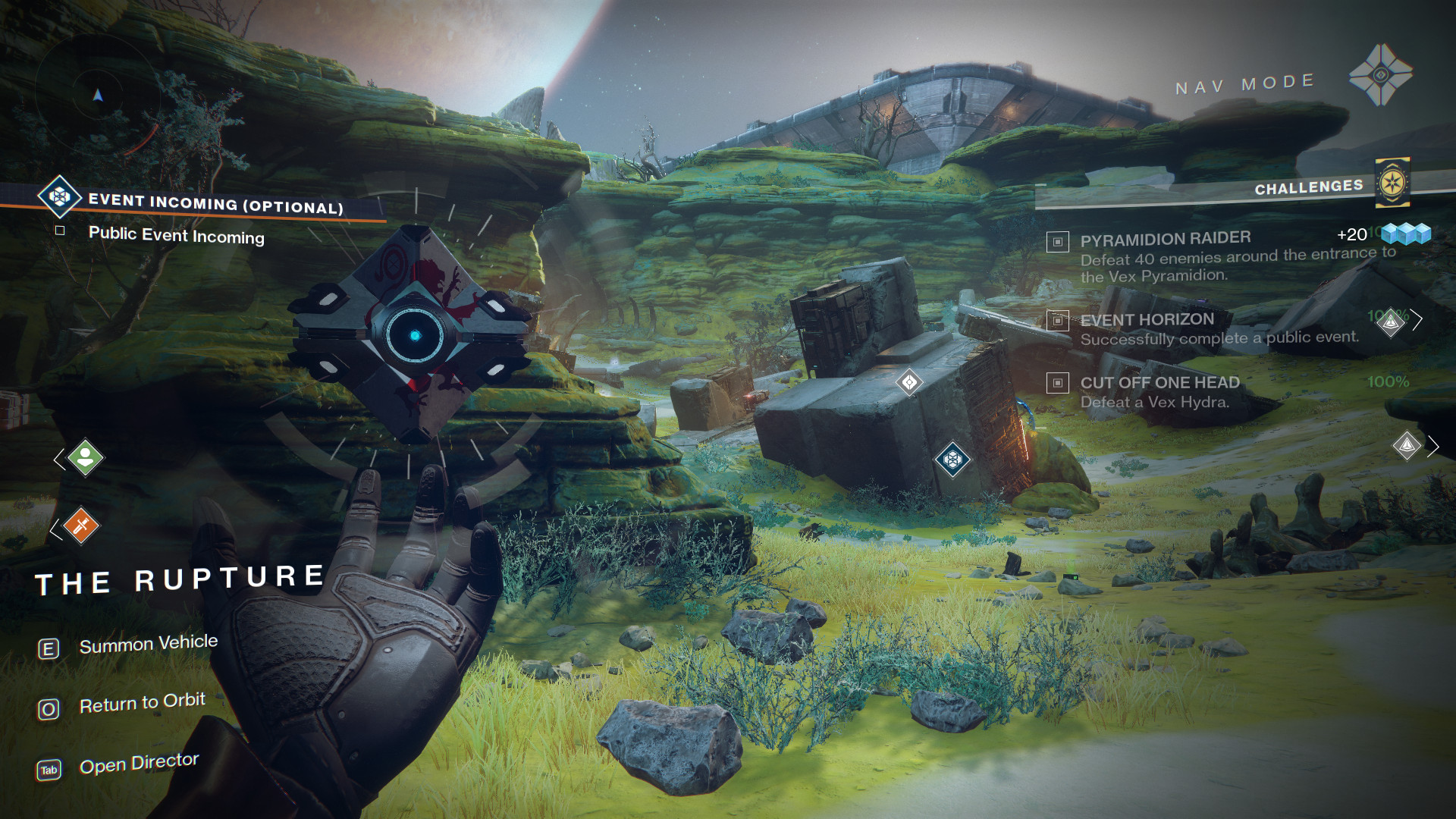
Task: Choose Return to Orbit
Action: coord(142,704)
